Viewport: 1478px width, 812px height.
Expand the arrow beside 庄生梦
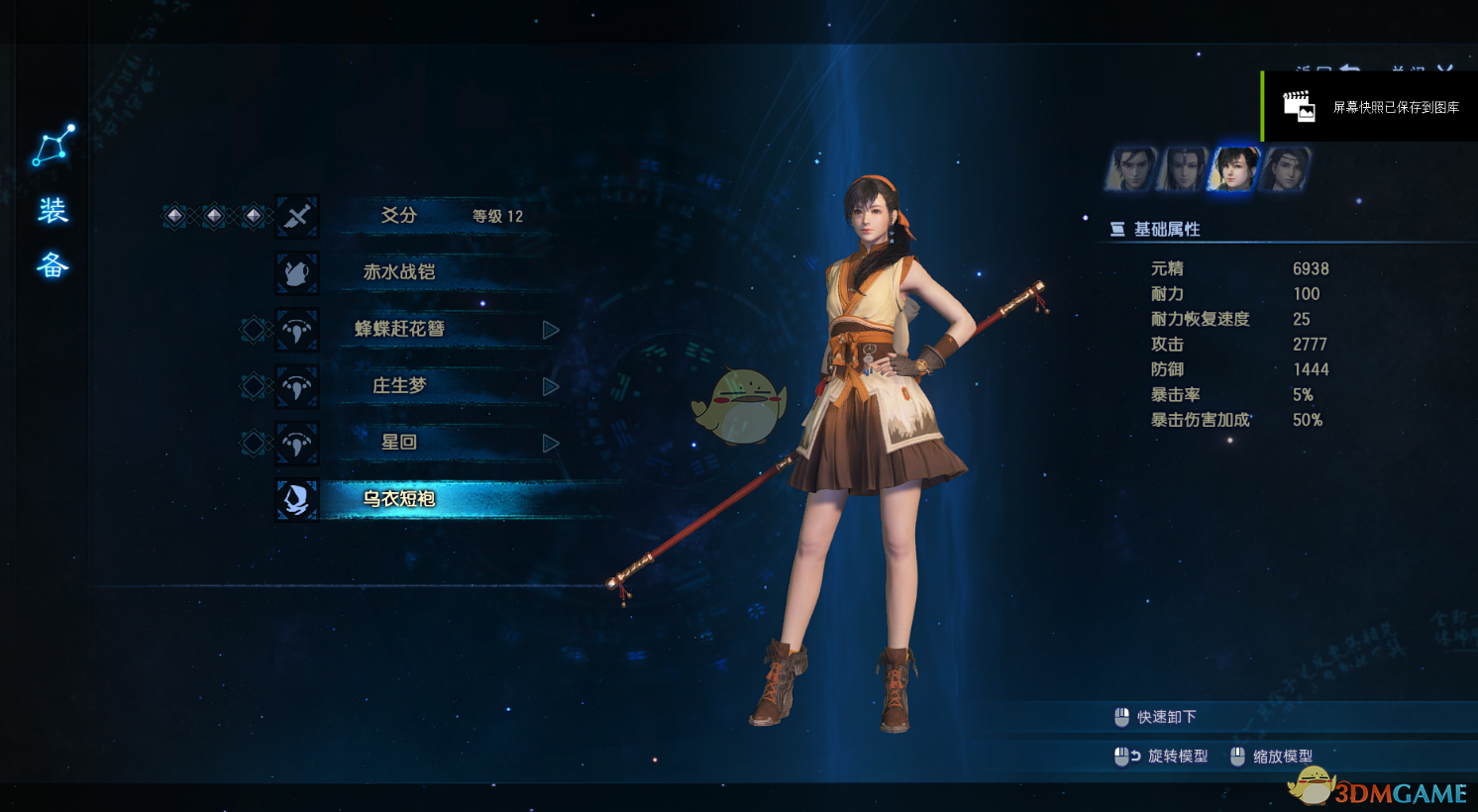pyautogui.click(x=551, y=386)
